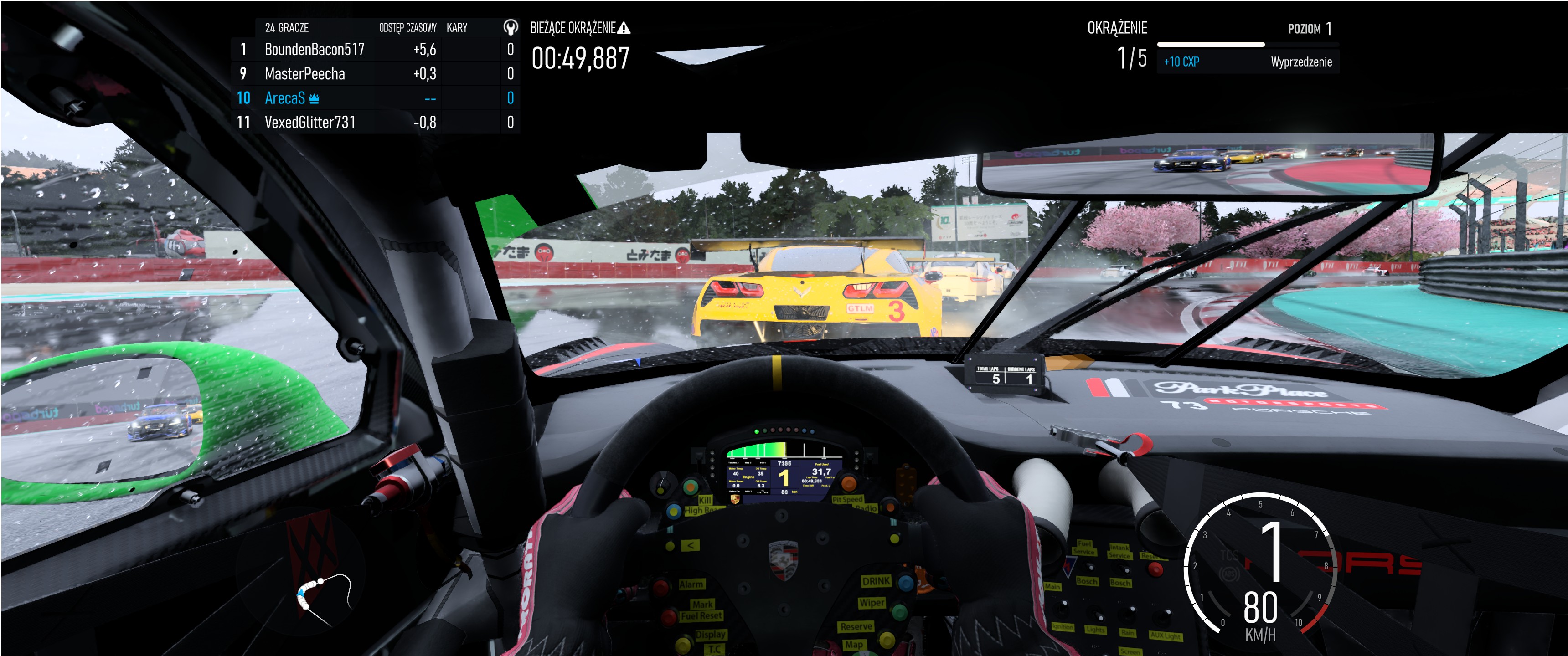
Task: Click the highlighted ArecaS leaderboard row
Action: (374, 98)
